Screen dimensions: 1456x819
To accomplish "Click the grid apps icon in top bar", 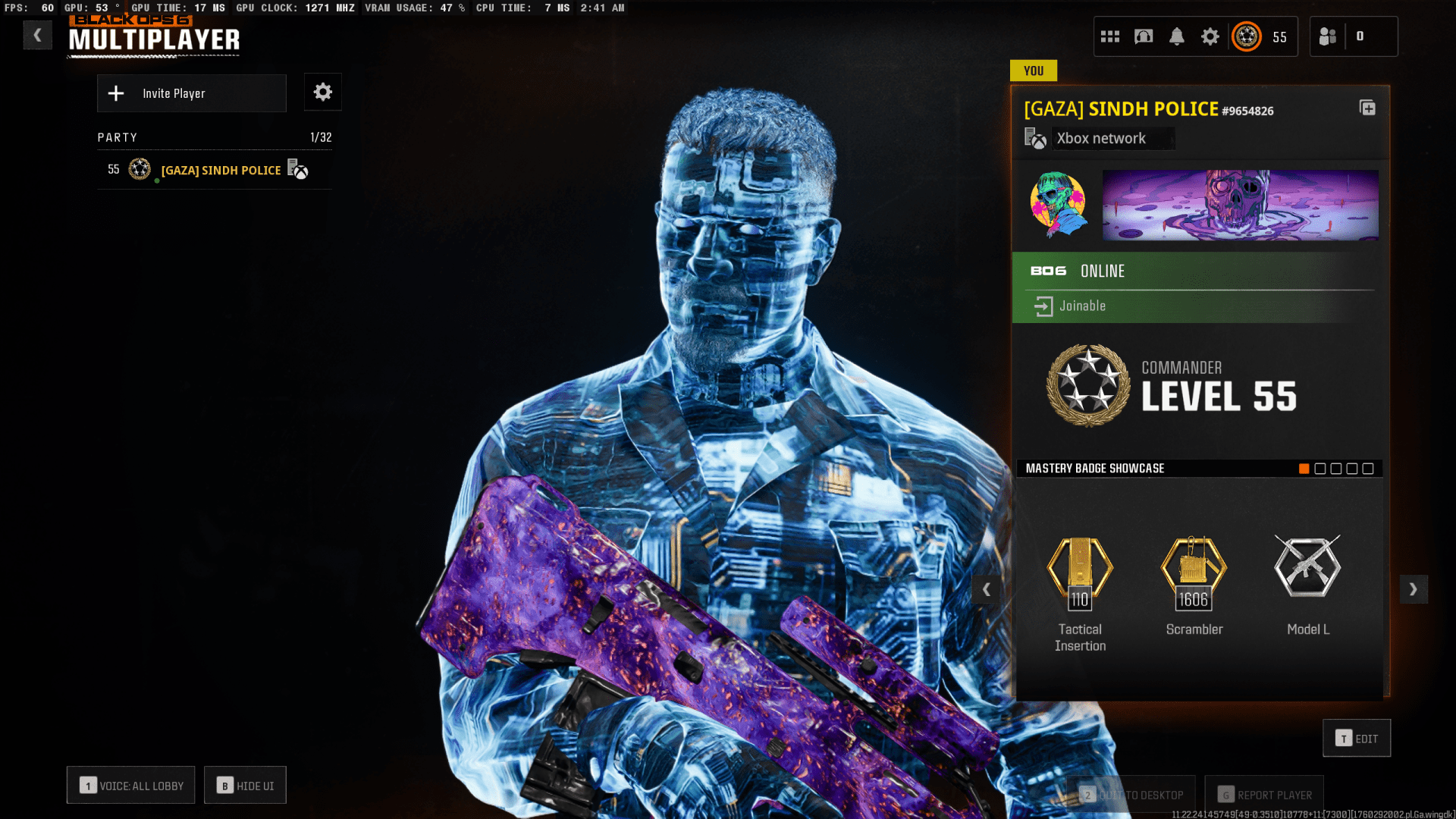I will (1110, 36).
